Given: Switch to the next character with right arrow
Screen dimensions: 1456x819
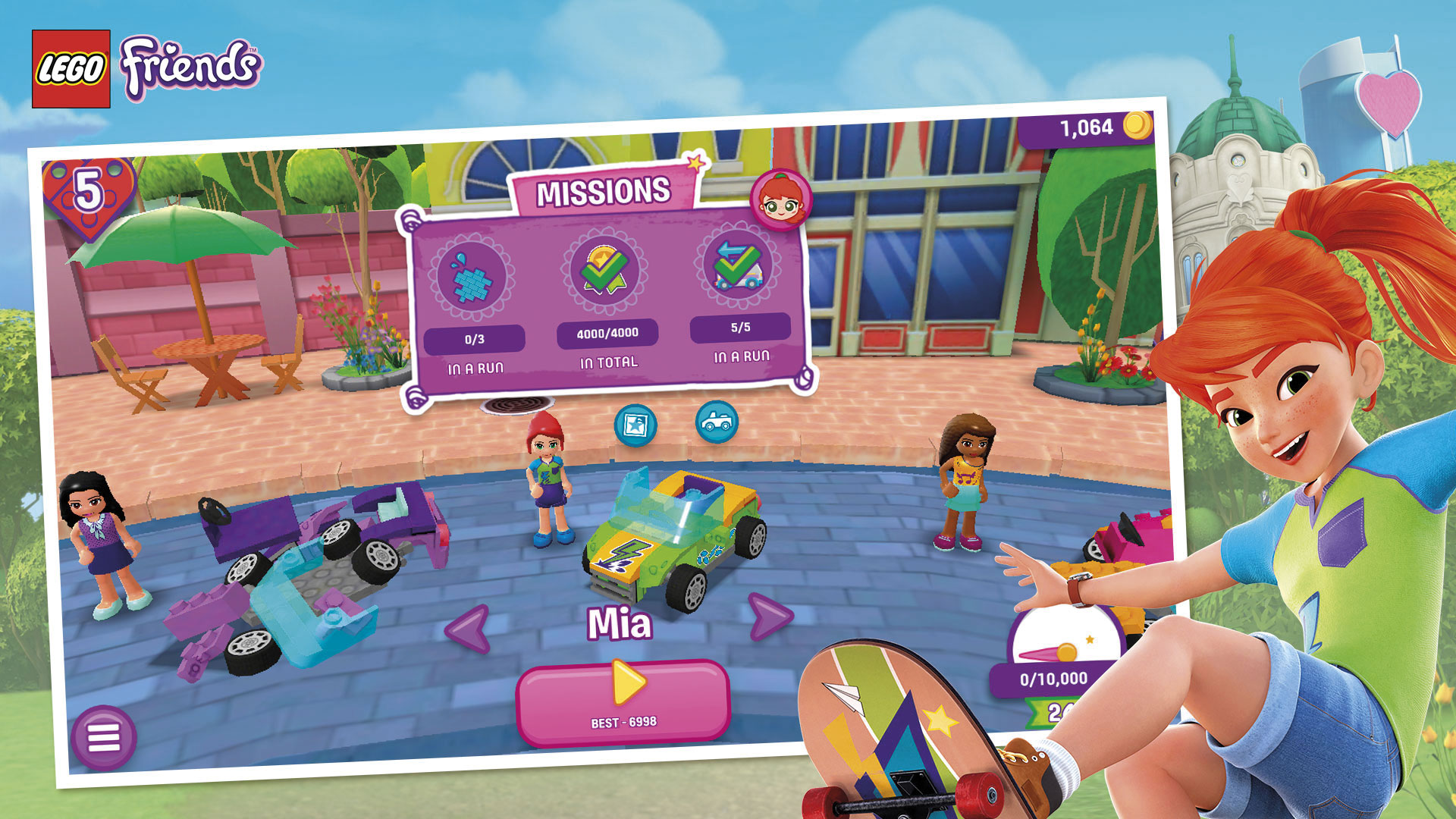Looking at the screenshot, I should (x=770, y=616).
